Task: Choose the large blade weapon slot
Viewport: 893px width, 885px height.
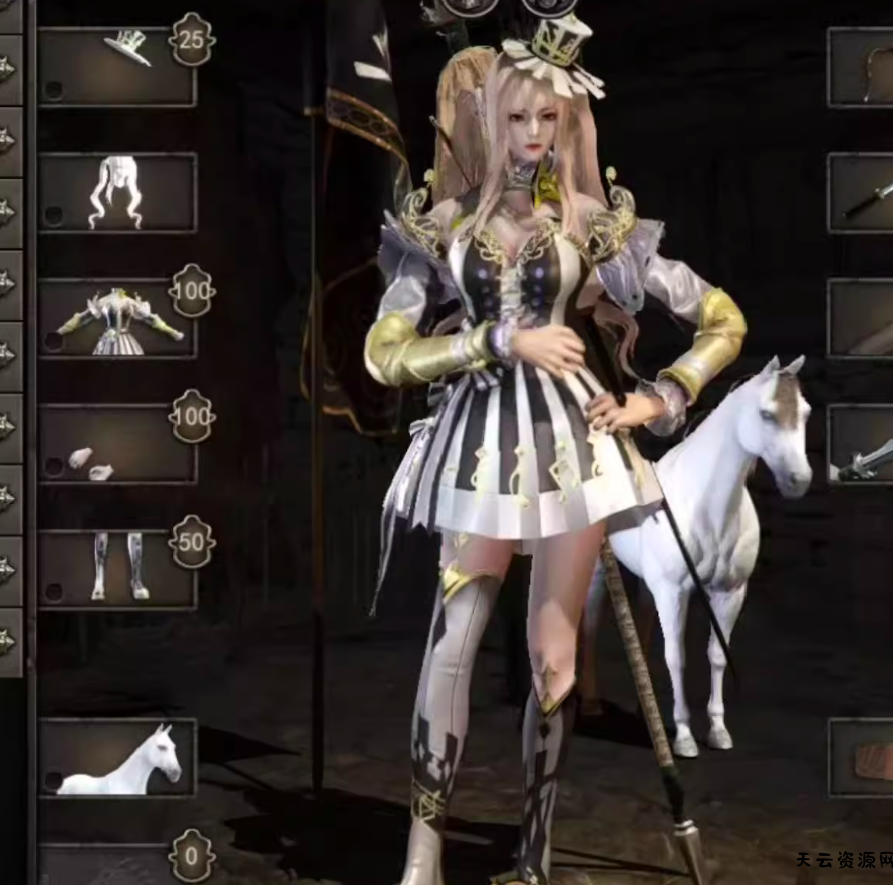Action: [862, 444]
